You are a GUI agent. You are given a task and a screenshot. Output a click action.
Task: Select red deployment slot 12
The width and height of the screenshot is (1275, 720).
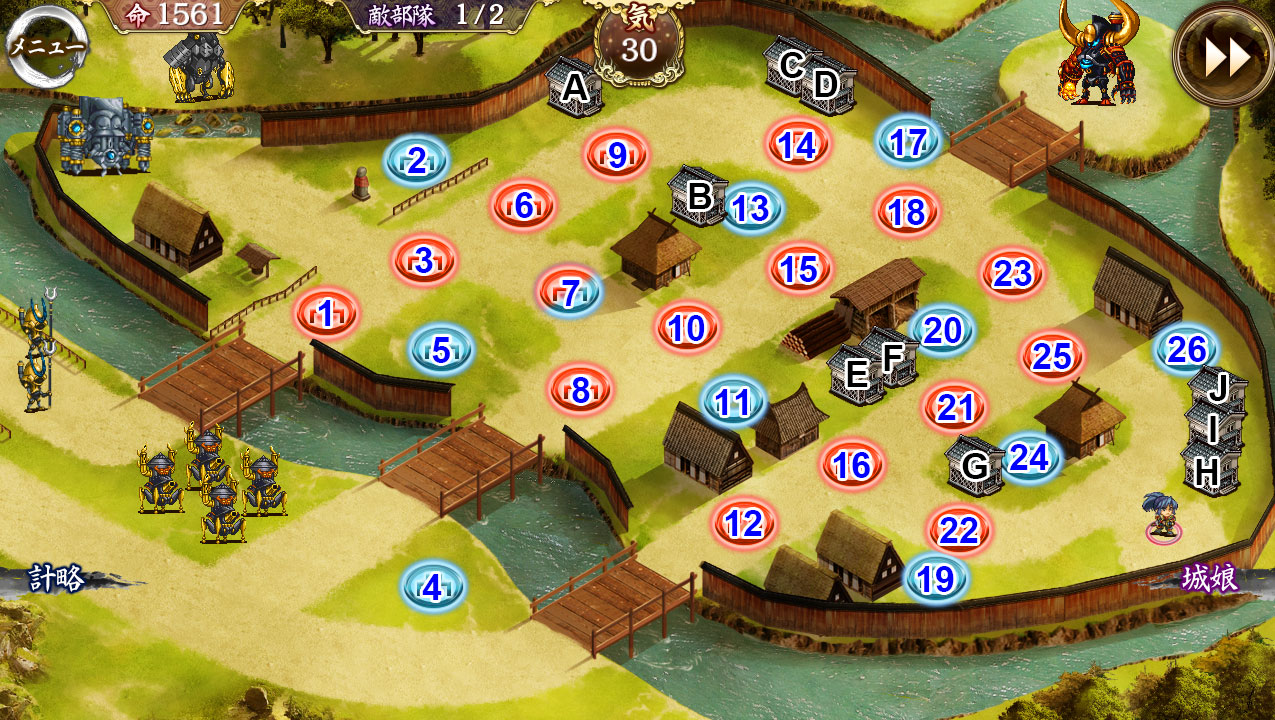coord(745,523)
